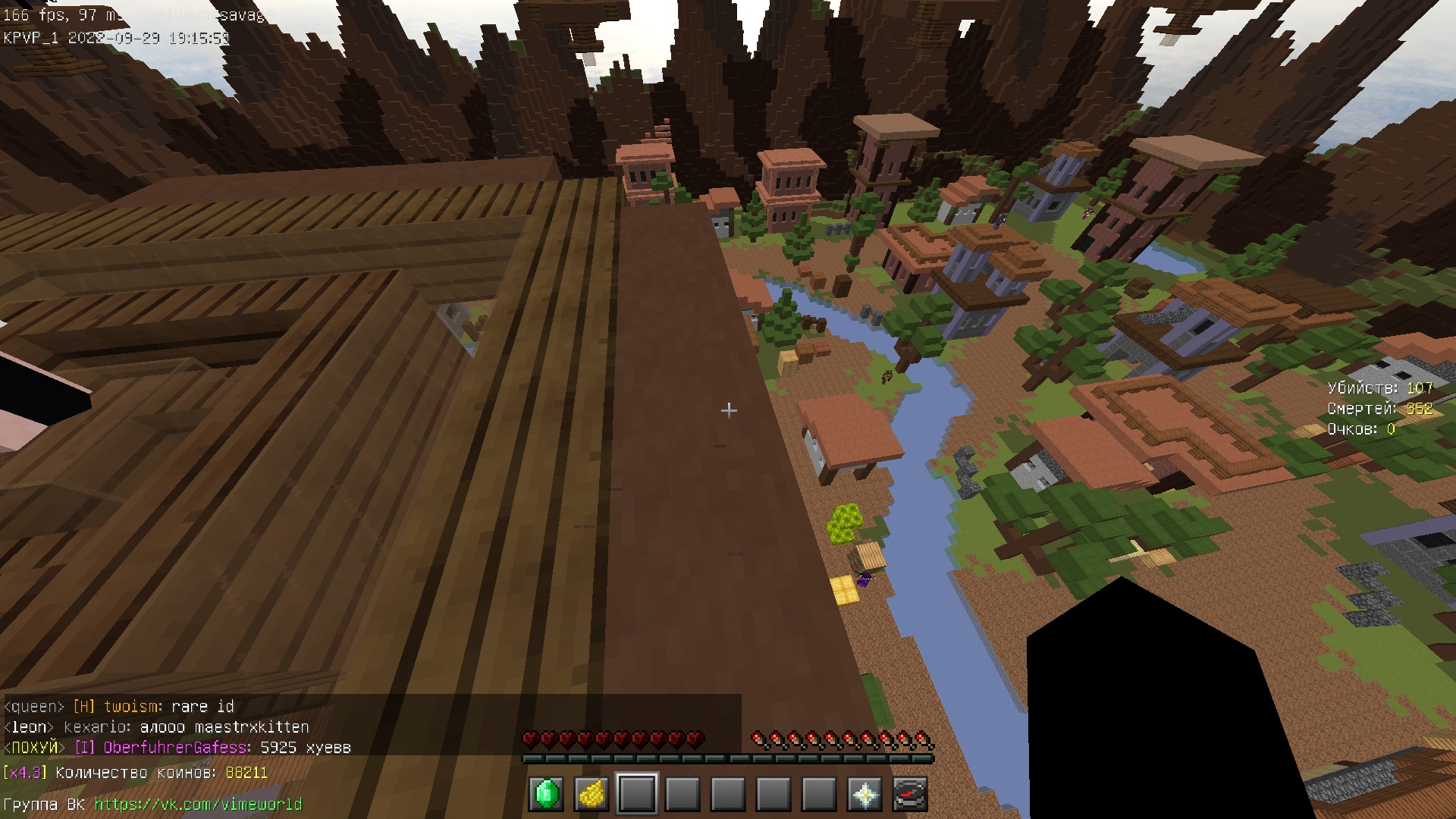The height and width of the screenshot is (819, 1456).
Task: Select the glowstone dust hotbar slot
Action: pos(591,794)
